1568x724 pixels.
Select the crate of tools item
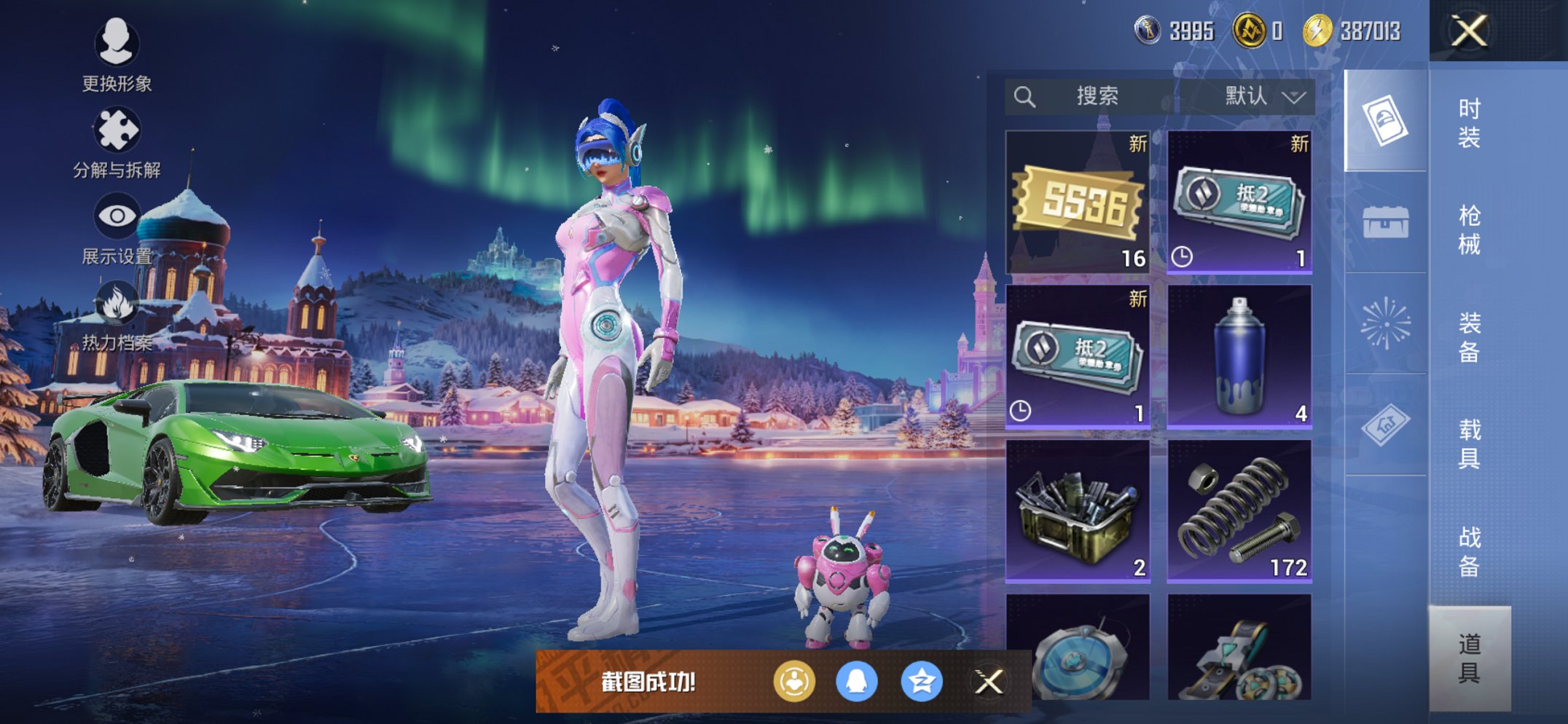click(x=1078, y=511)
